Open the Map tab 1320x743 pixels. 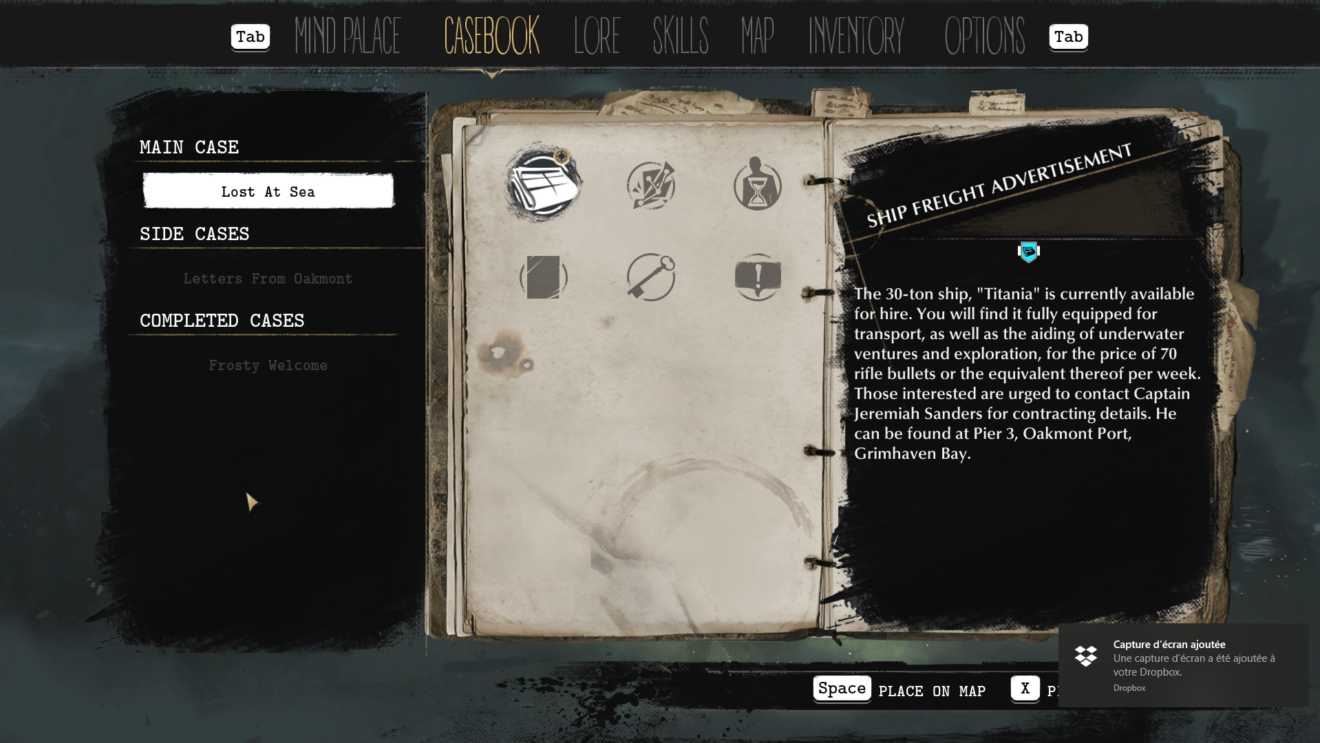(757, 37)
